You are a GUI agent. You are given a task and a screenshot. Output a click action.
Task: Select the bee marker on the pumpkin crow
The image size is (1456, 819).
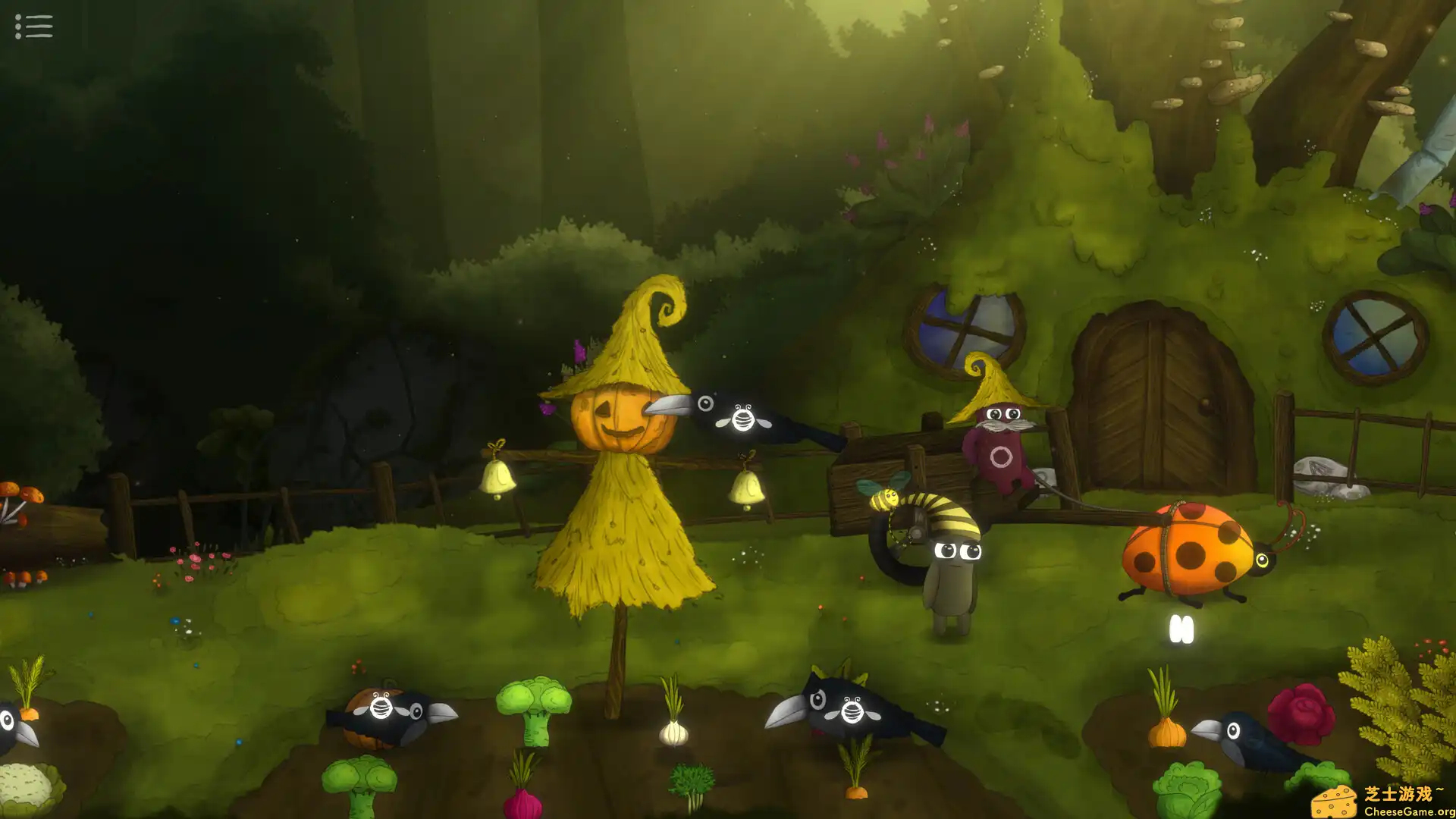pyautogui.click(x=381, y=706)
